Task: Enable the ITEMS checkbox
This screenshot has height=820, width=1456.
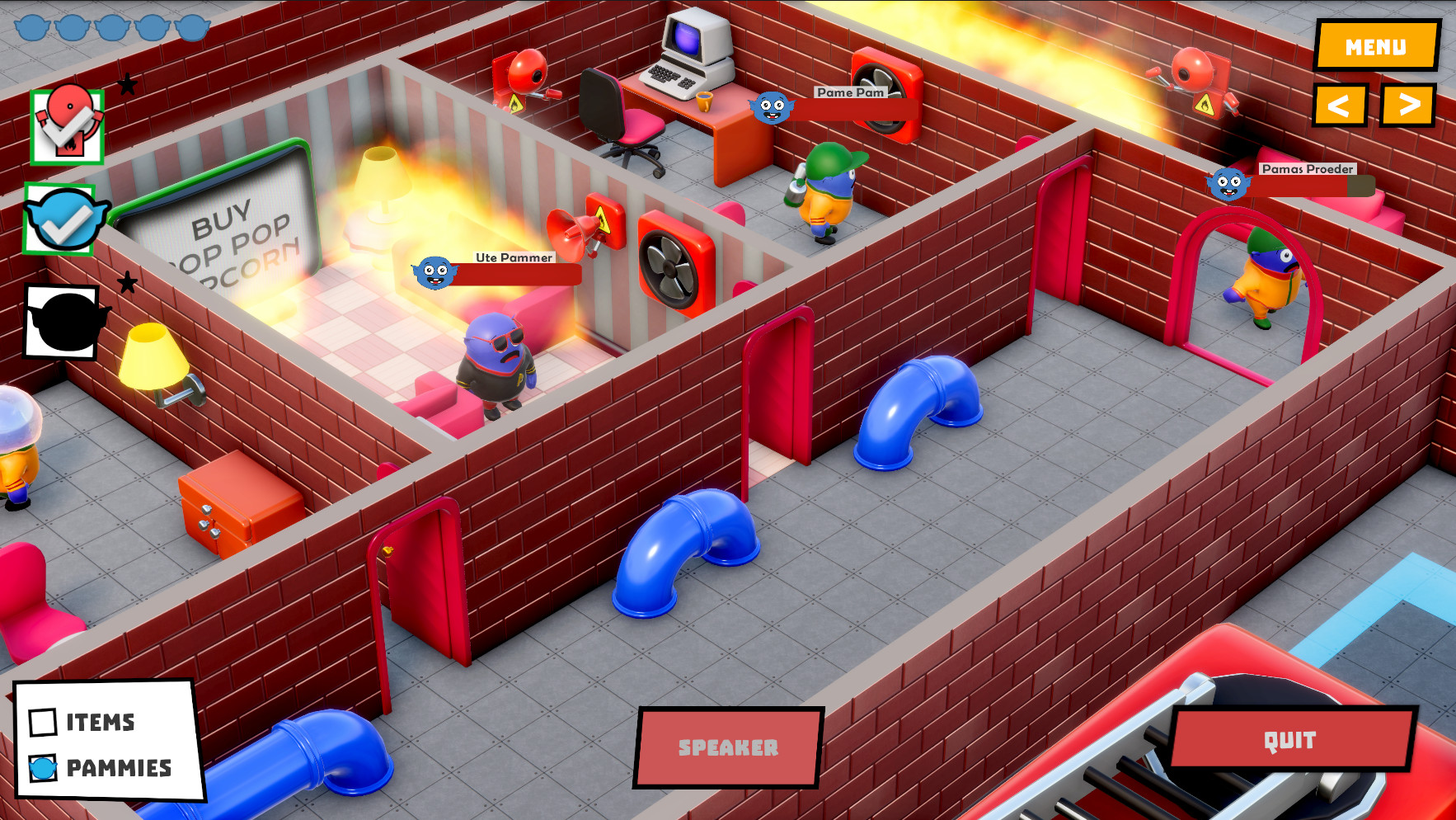Action: pos(45,722)
